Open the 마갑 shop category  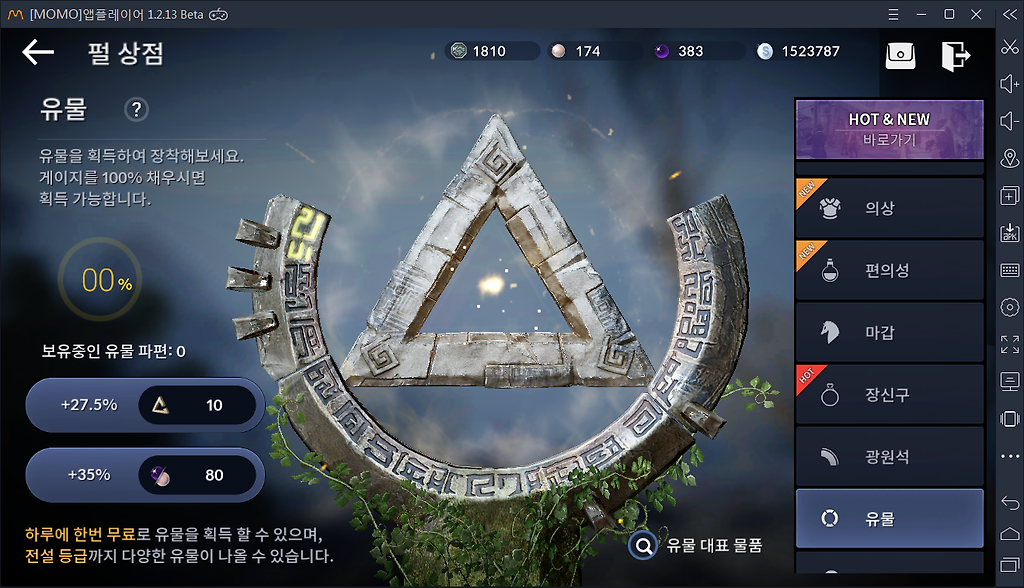pos(889,332)
